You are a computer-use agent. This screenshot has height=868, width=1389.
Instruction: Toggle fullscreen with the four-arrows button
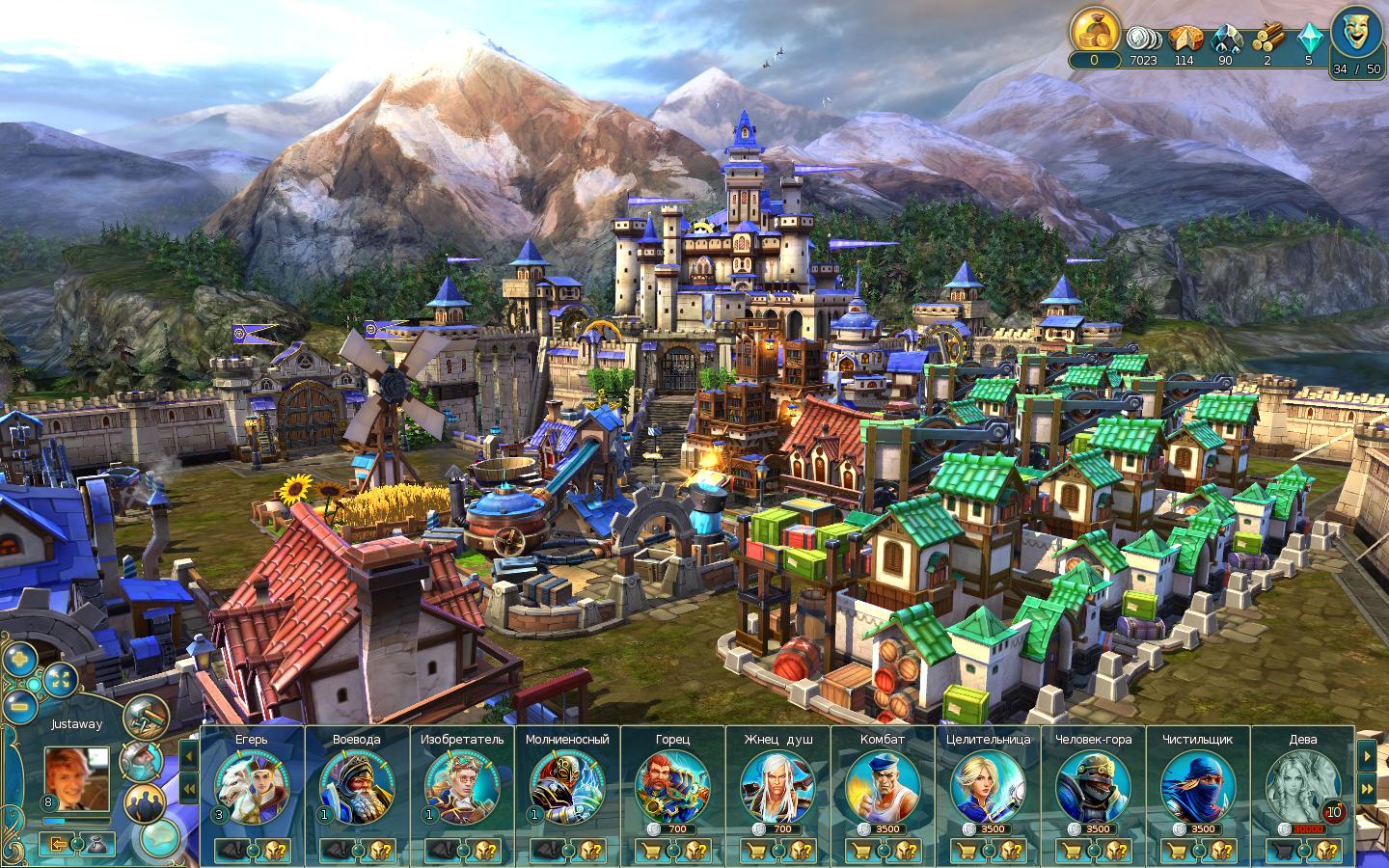60,679
